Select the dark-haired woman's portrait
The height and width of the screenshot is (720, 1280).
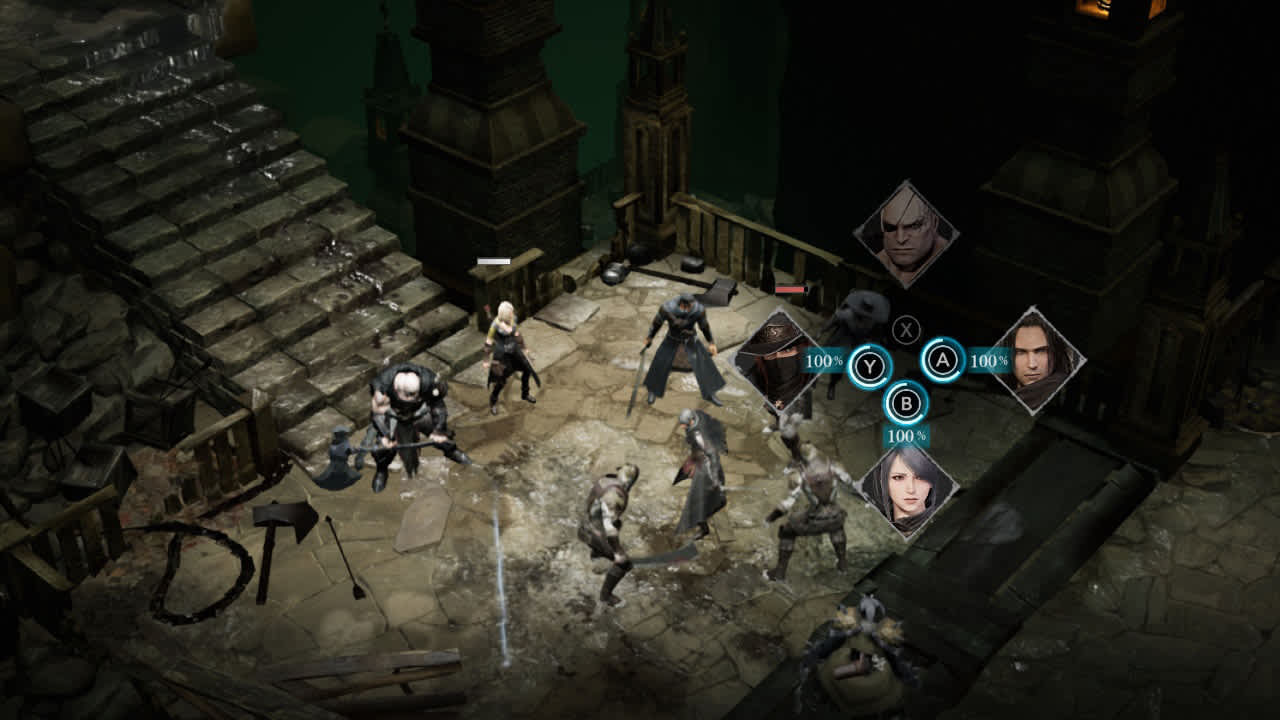coord(906,491)
